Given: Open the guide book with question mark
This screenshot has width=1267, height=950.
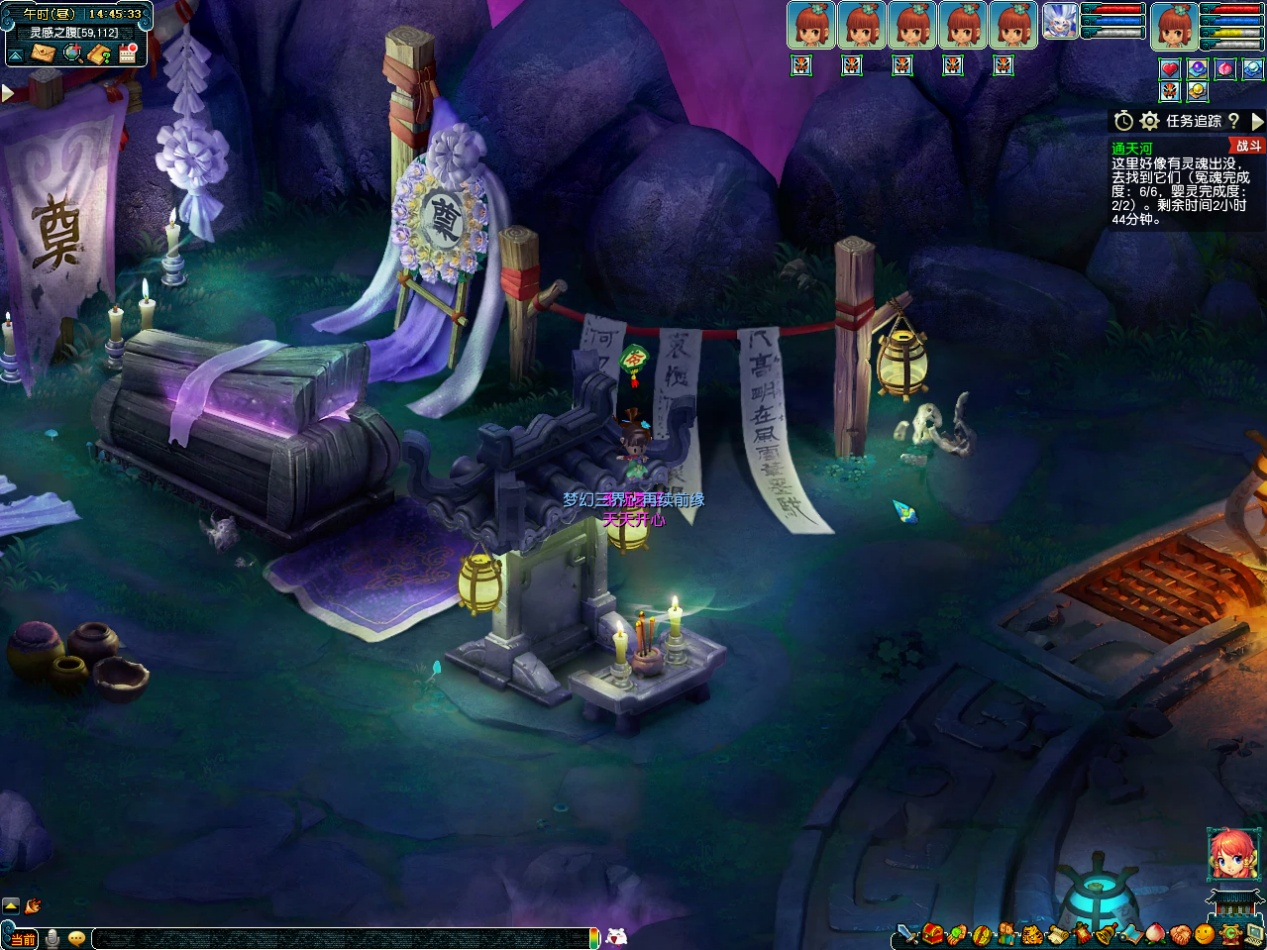Looking at the screenshot, I should click(98, 53).
